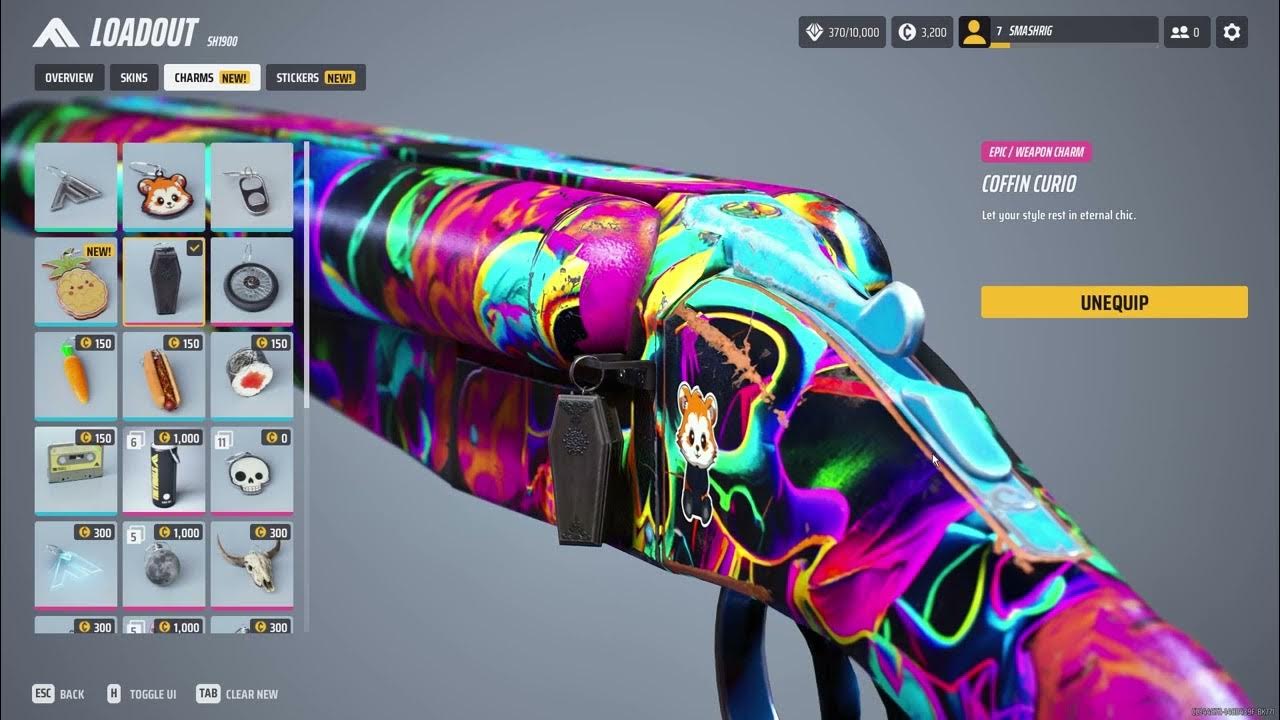Open the social friends icon showing 0
Viewport: 1280px width, 720px height.
tap(1186, 31)
